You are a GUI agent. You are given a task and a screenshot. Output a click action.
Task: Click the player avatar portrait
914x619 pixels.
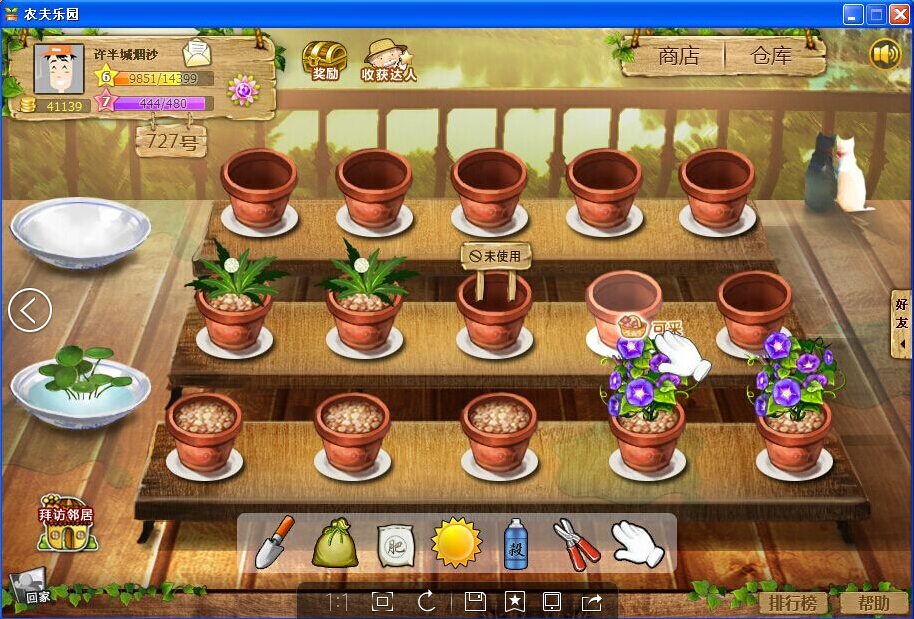pyautogui.click(x=59, y=69)
